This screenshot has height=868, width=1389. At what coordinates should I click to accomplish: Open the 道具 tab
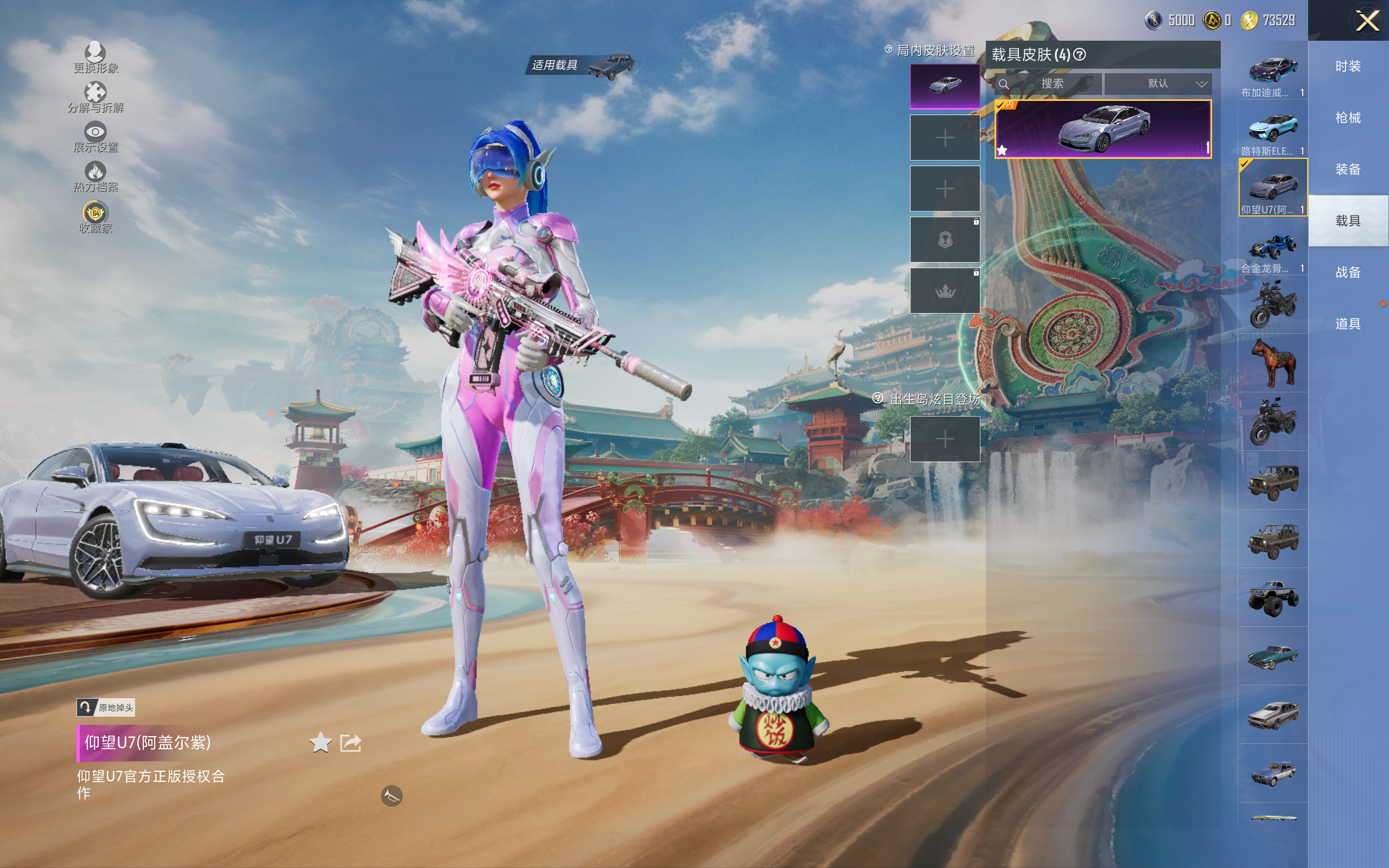(1348, 324)
